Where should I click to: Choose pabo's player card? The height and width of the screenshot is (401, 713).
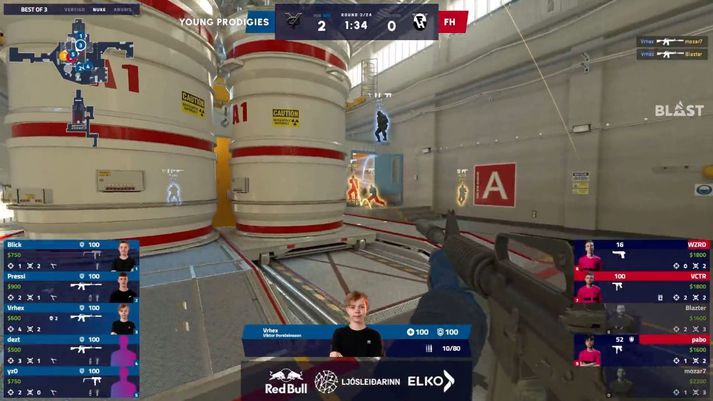(x=641, y=349)
